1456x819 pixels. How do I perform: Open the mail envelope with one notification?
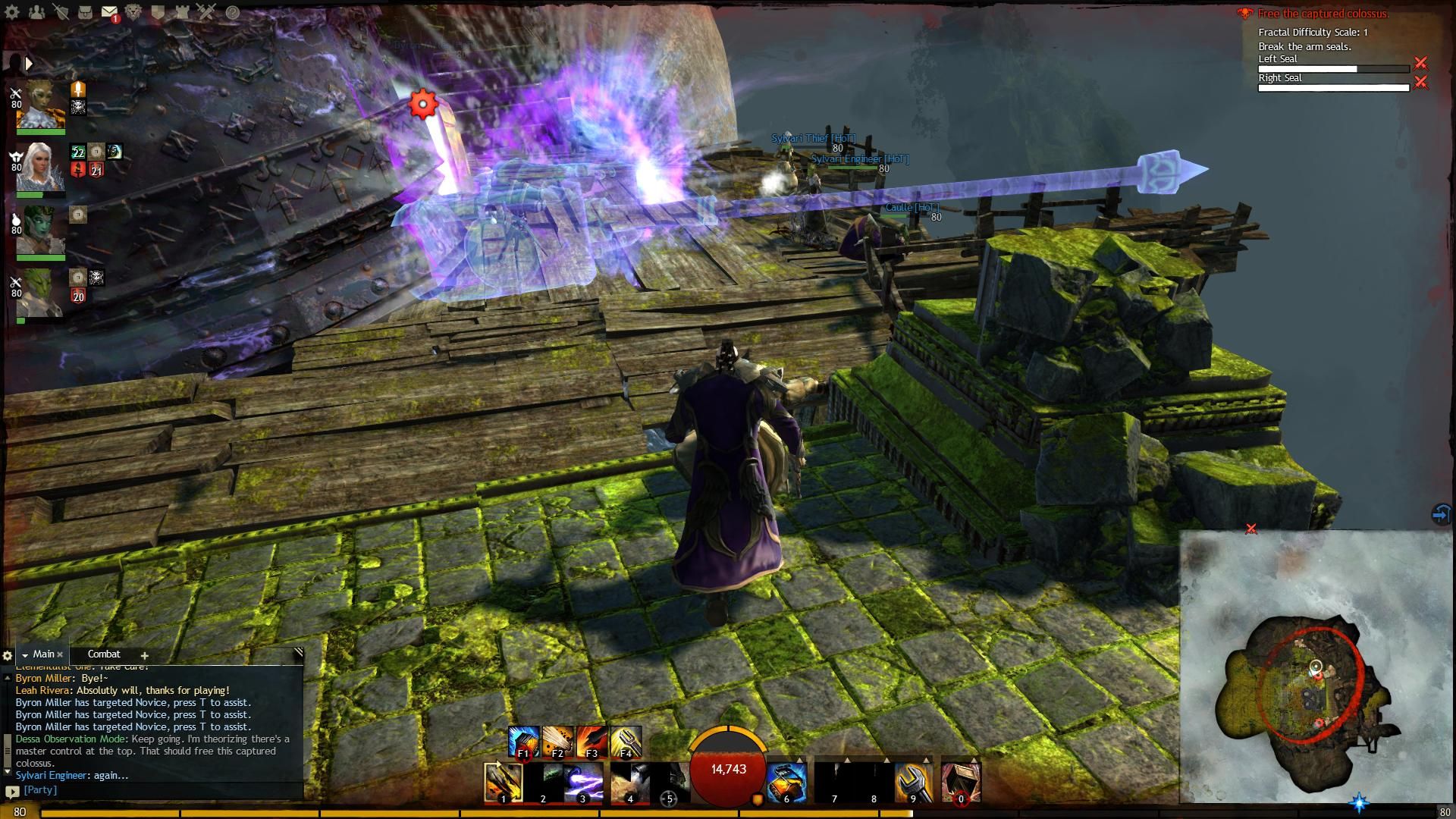[x=109, y=13]
